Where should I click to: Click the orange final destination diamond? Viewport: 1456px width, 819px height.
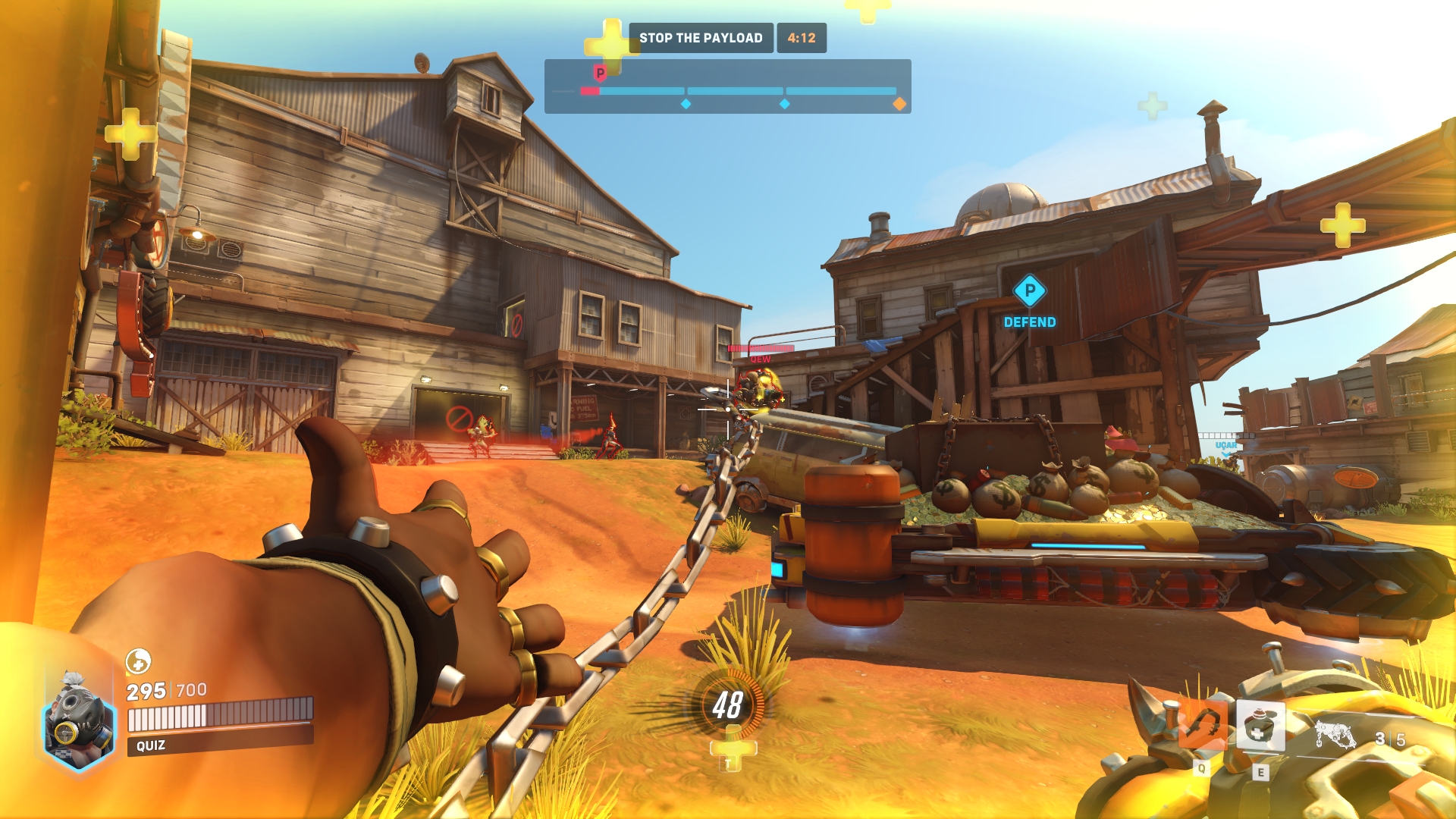point(899,104)
